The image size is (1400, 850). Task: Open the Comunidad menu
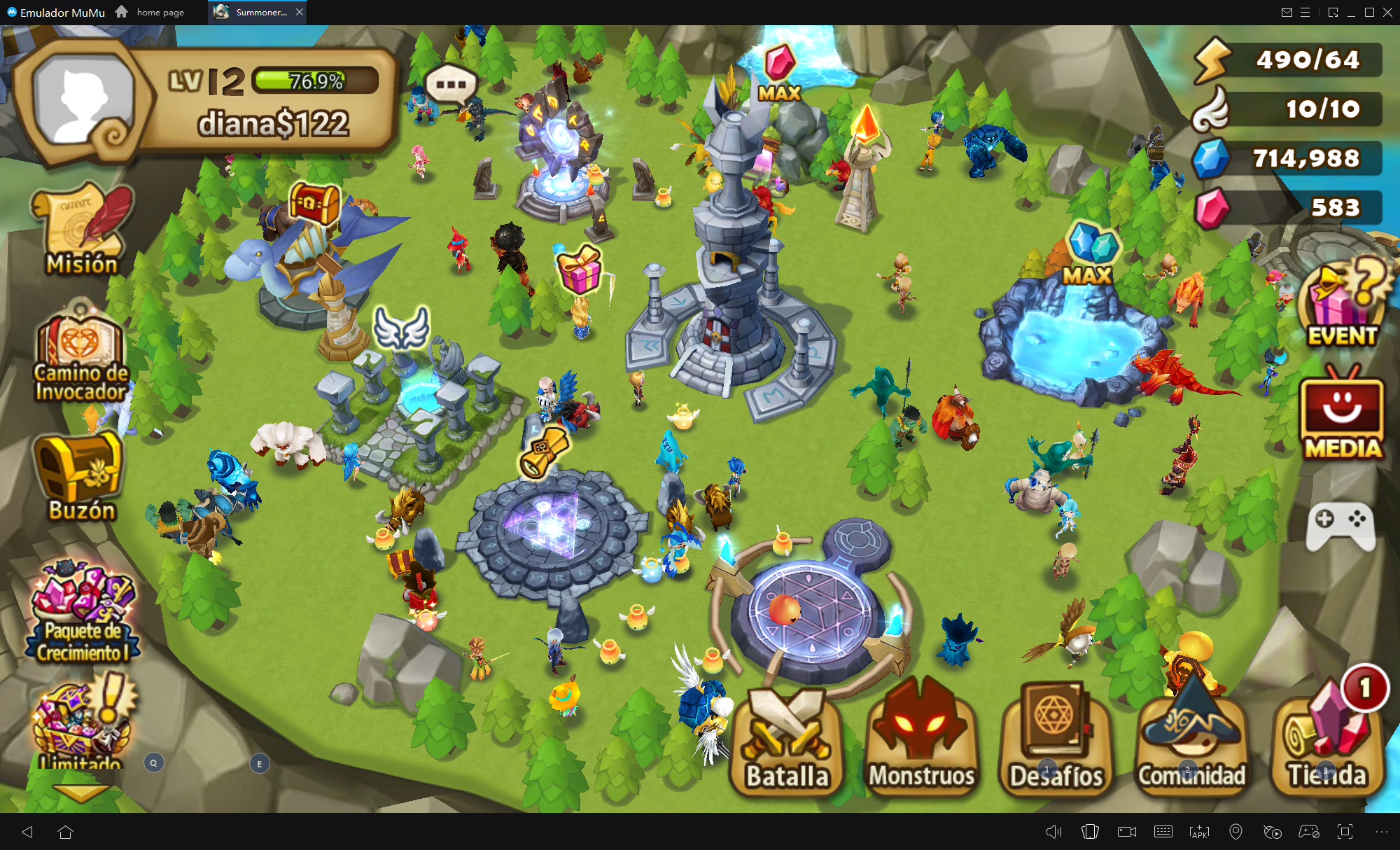click(x=1191, y=742)
